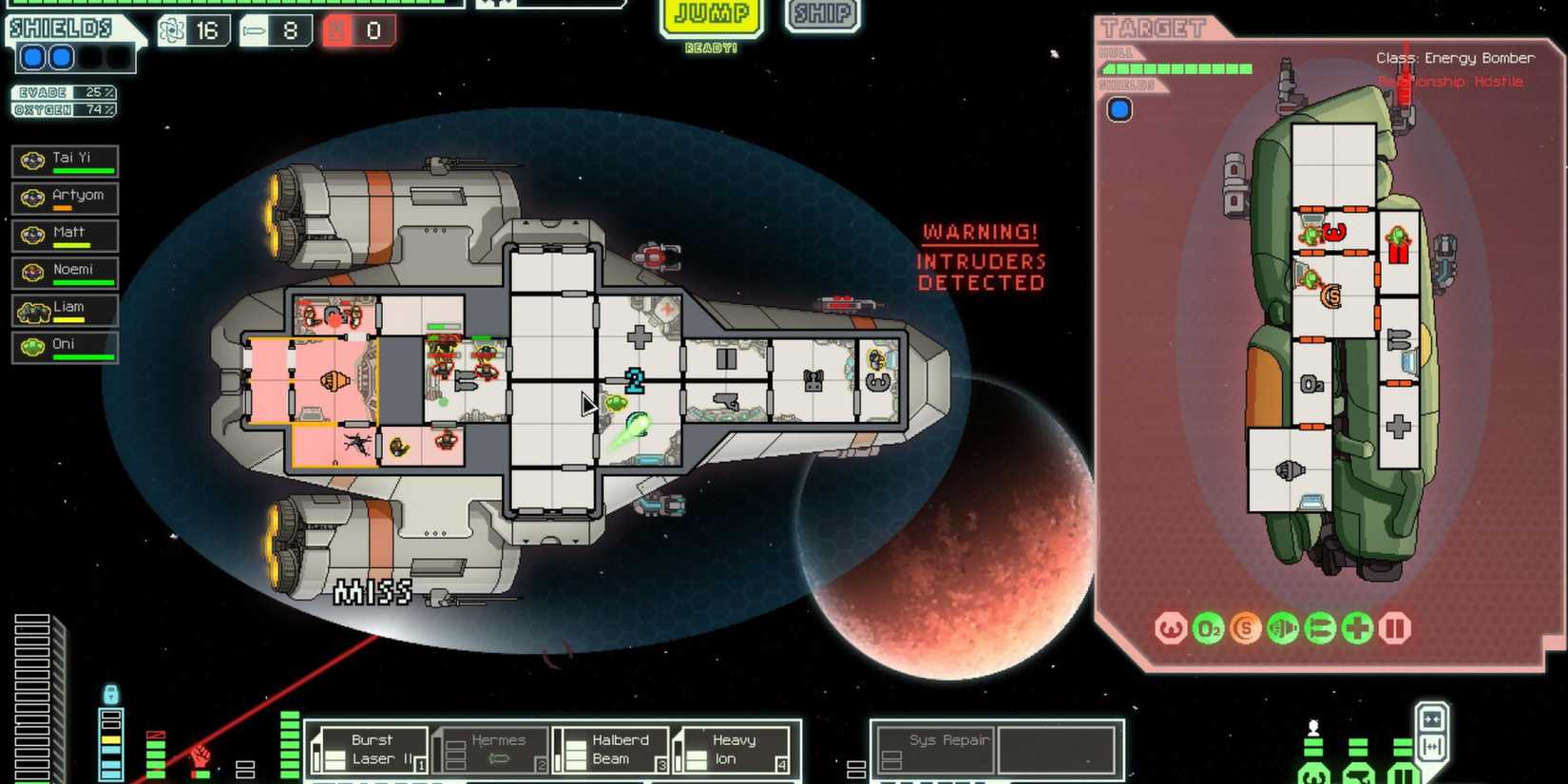Click the fuel canister icon showing 16

[195, 30]
